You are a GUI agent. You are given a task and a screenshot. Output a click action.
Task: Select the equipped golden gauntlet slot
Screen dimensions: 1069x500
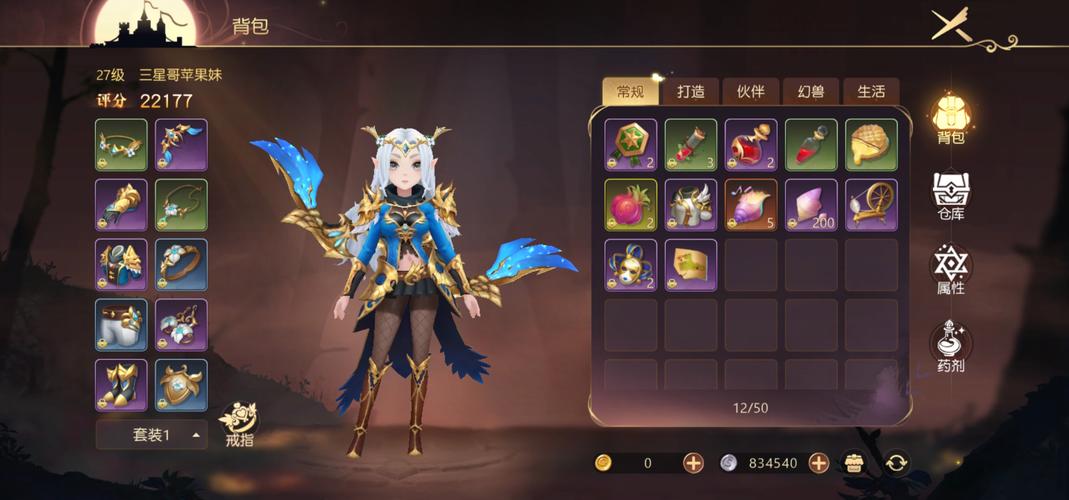click(121, 205)
